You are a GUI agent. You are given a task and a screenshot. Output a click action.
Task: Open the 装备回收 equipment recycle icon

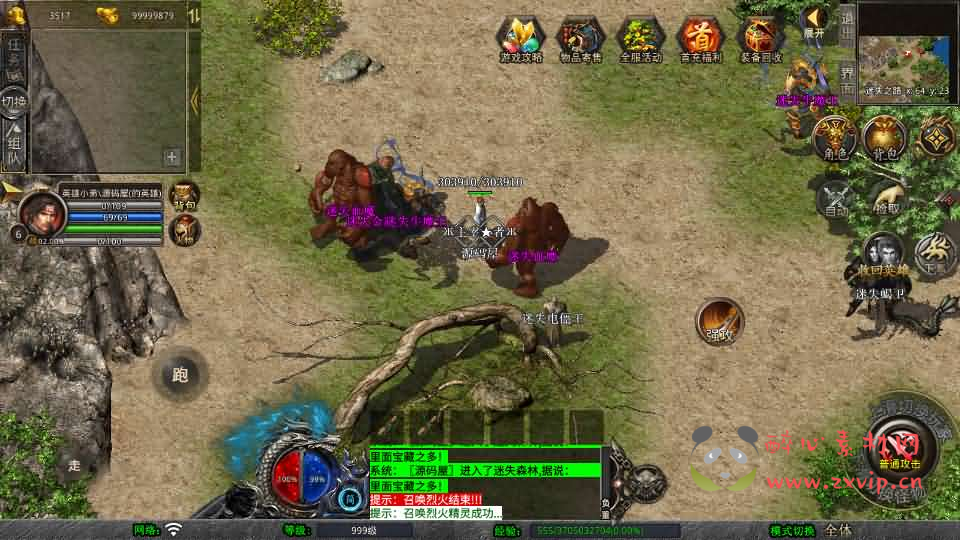(x=761, y=38)
